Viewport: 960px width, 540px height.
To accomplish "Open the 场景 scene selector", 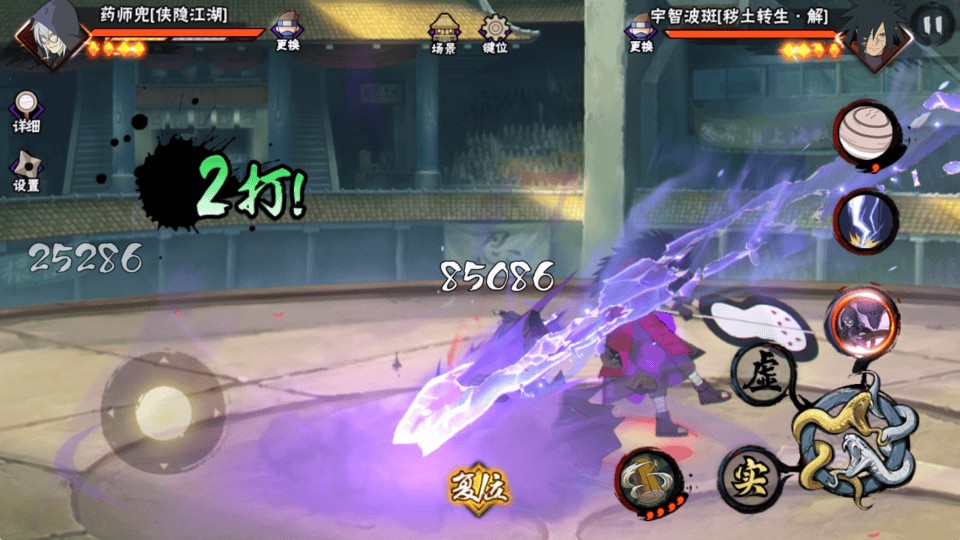I will point(443,33).
